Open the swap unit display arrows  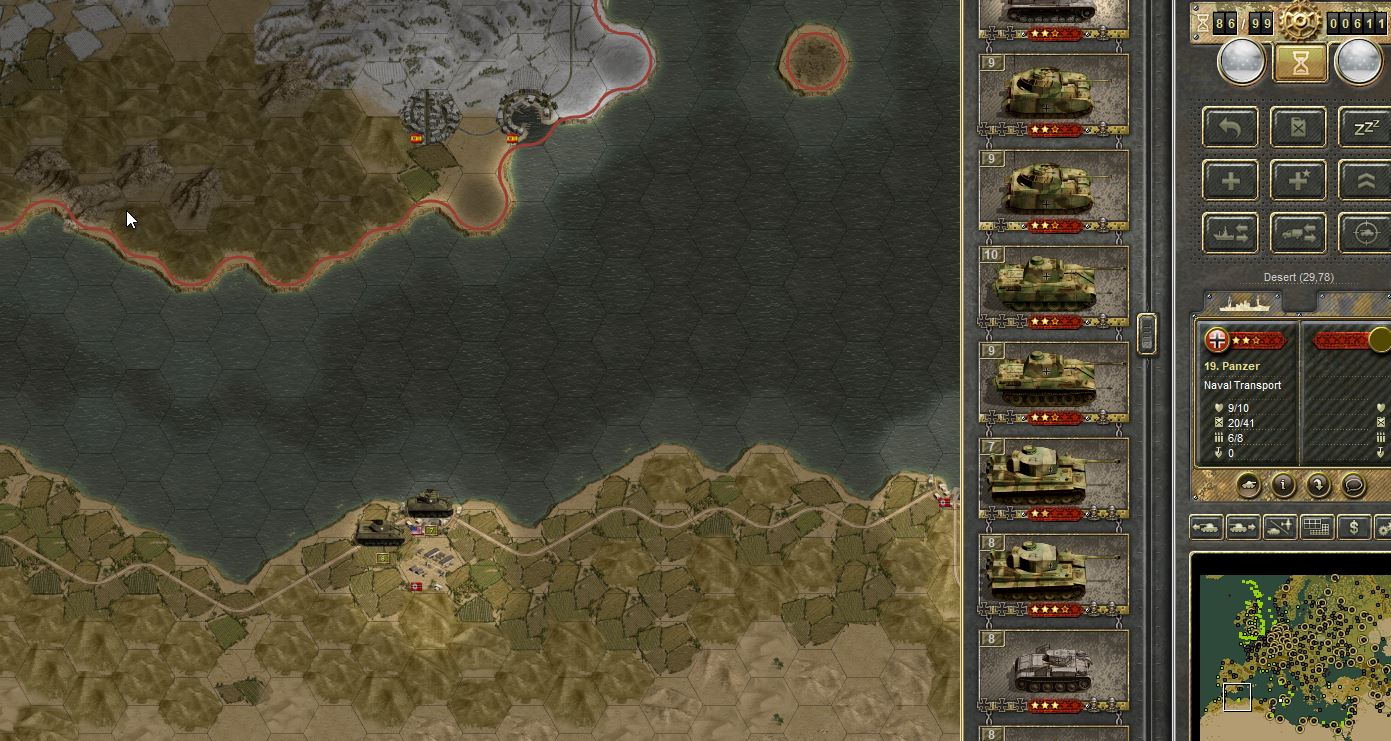1319,484
